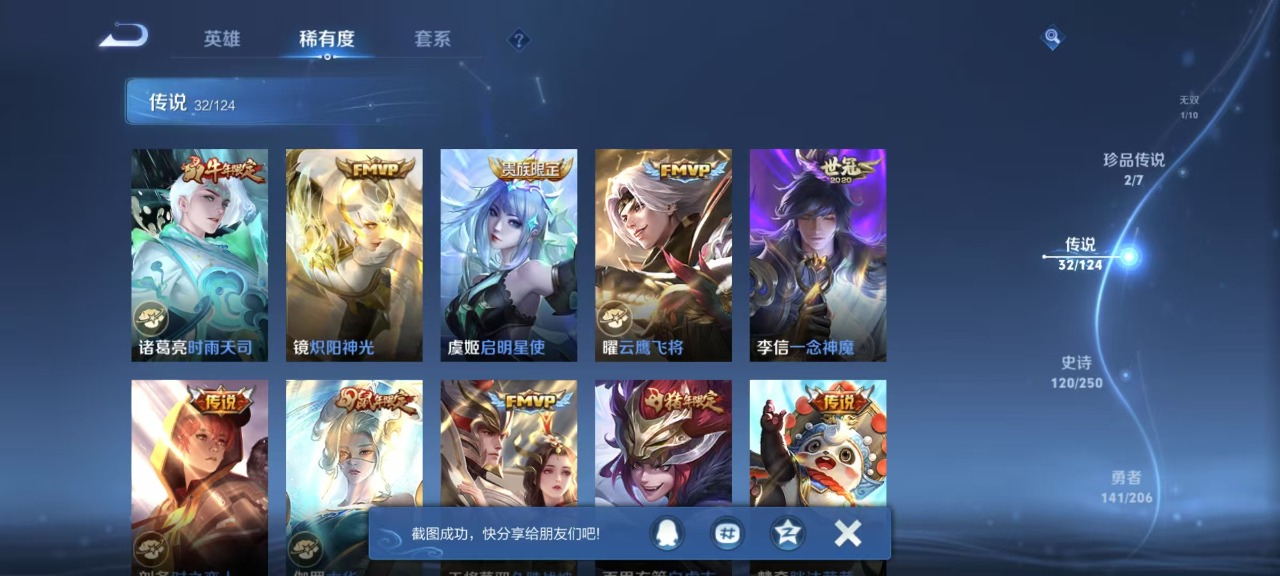View the 曜 云鹰飞将 skin card
This screenshot has height=576, width=1280.
(x=663, y=255)
